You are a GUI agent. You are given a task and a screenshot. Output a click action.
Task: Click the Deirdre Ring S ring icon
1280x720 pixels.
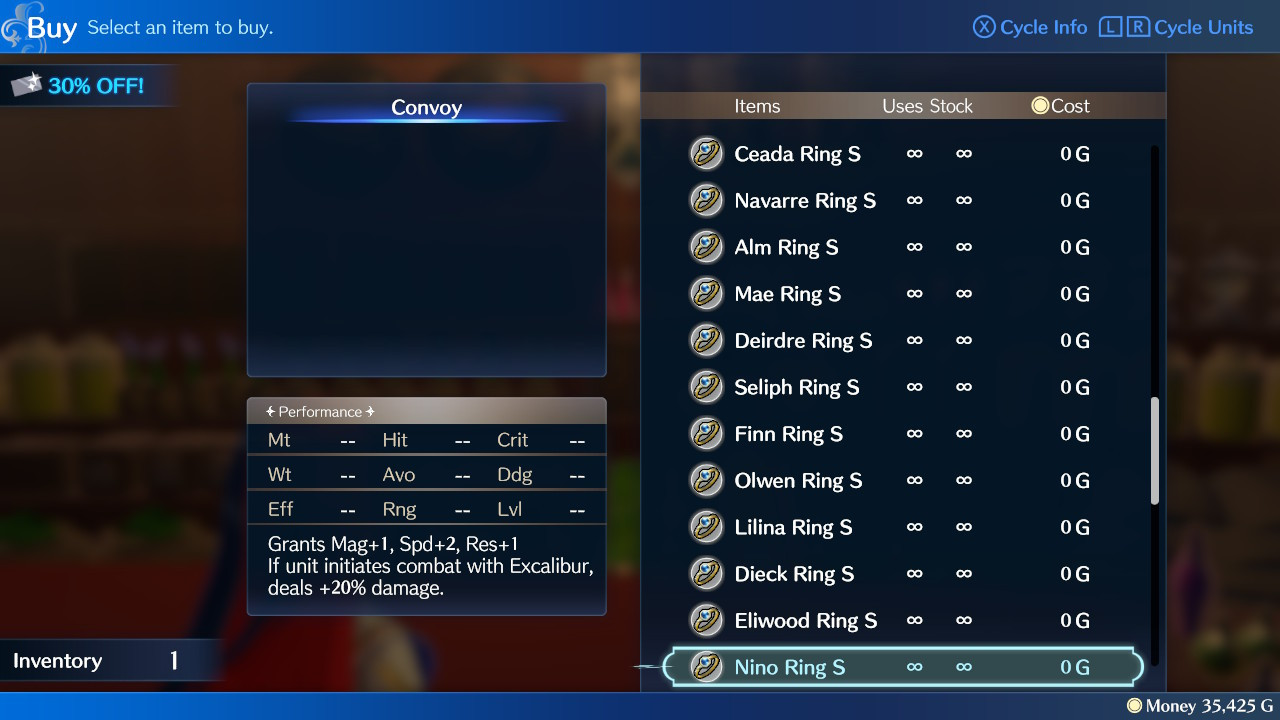pyautogui.click(x=707, y=340)
